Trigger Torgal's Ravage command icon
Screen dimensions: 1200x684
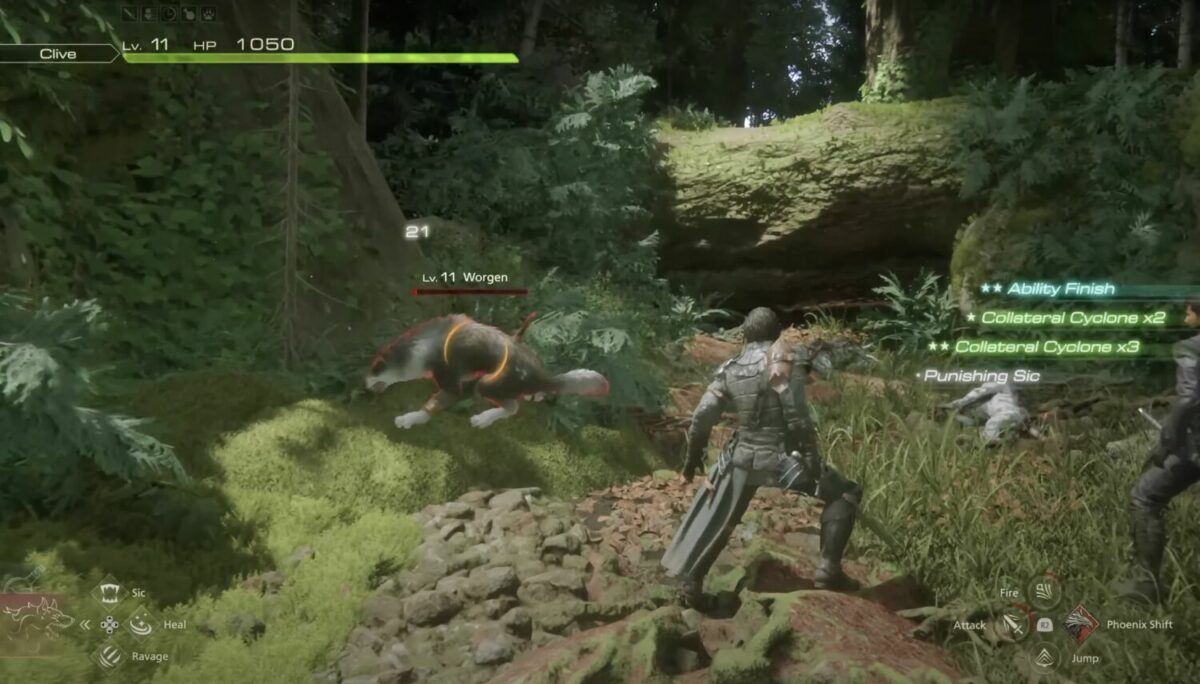108,656
